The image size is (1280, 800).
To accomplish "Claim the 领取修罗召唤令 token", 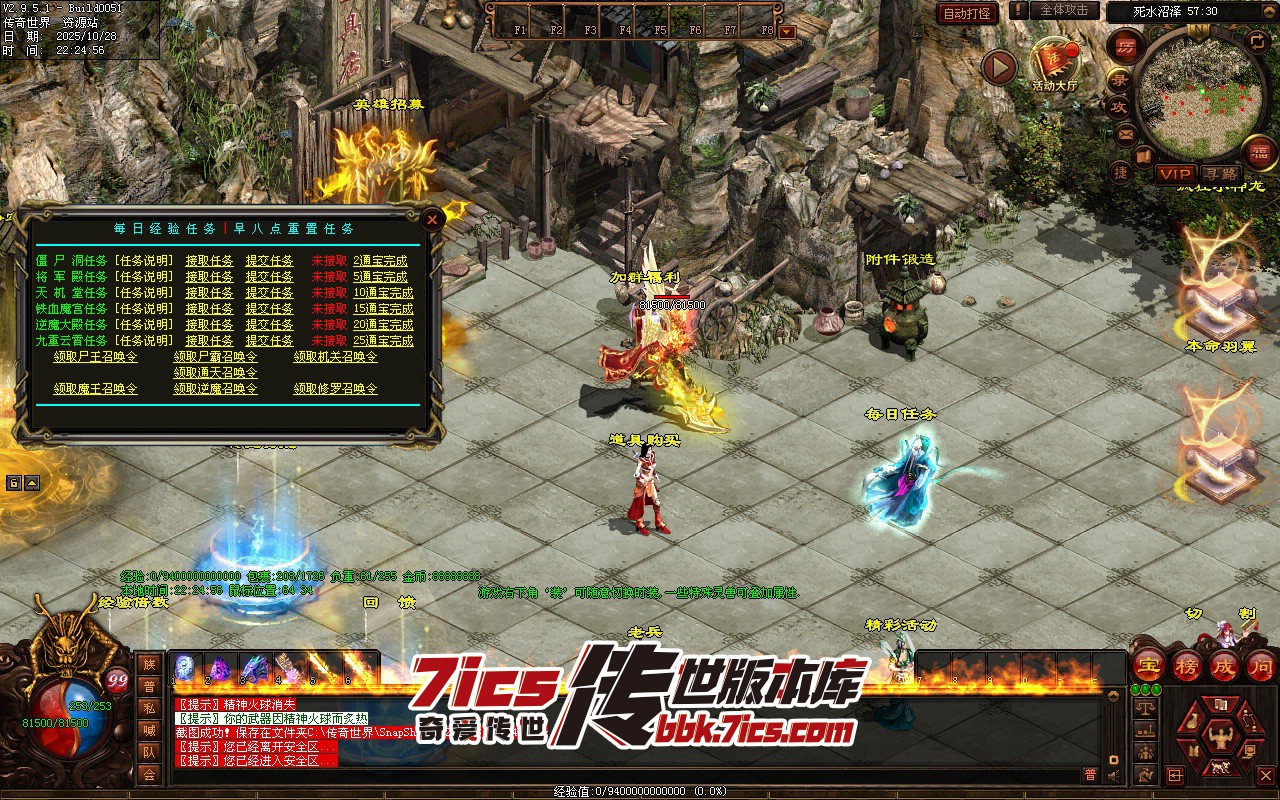I will (x=335, y=389).
